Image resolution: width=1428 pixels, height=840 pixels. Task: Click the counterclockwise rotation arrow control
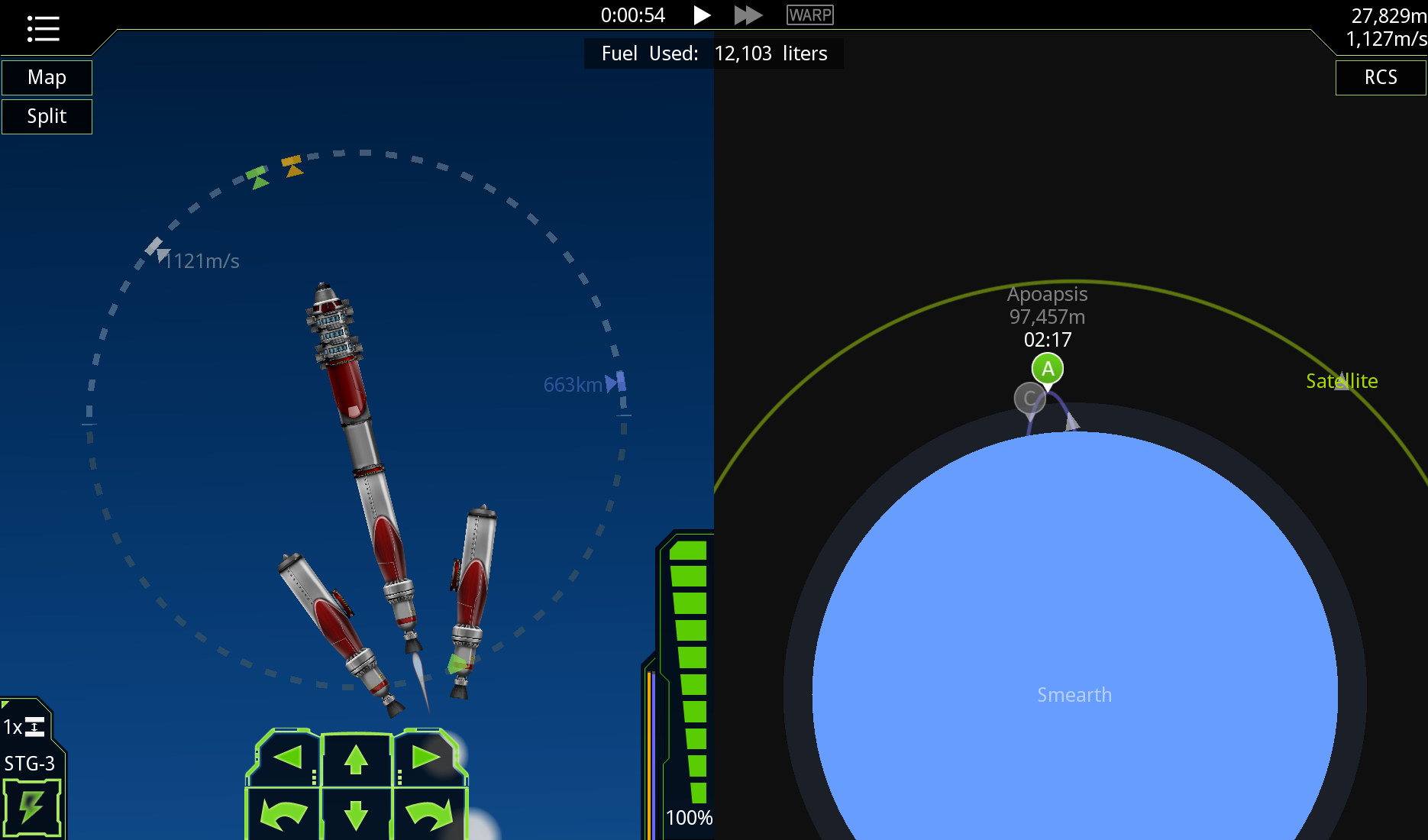coord(286,816)
